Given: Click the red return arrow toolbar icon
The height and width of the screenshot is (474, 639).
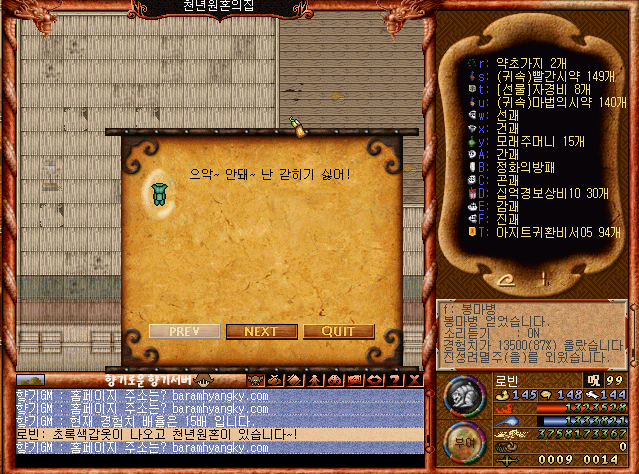Looking at the screenshot, I should tap(374, 380).
